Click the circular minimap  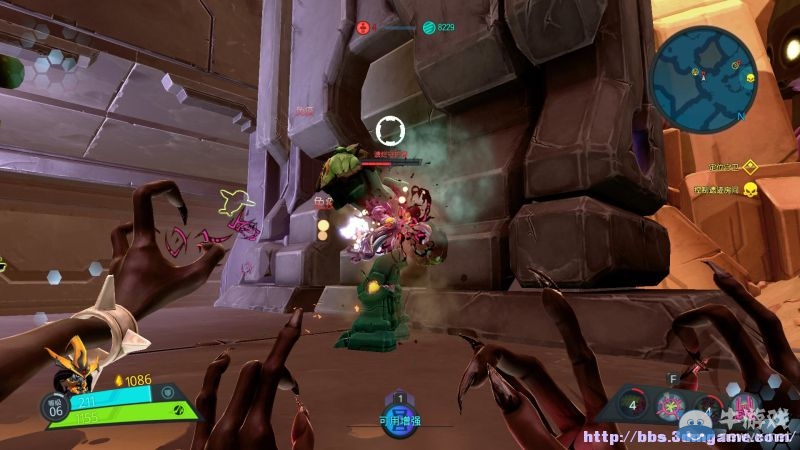coord(701,80)
